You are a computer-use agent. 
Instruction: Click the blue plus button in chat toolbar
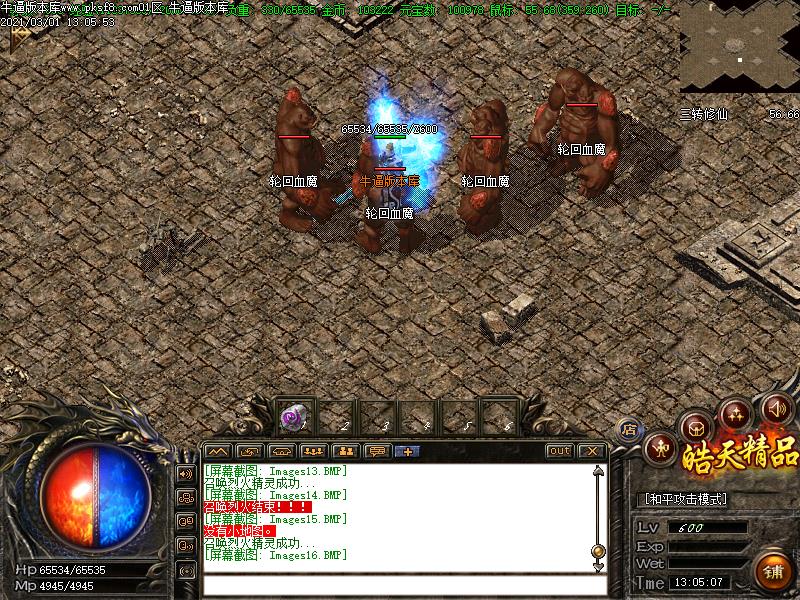tap(407, 451)
